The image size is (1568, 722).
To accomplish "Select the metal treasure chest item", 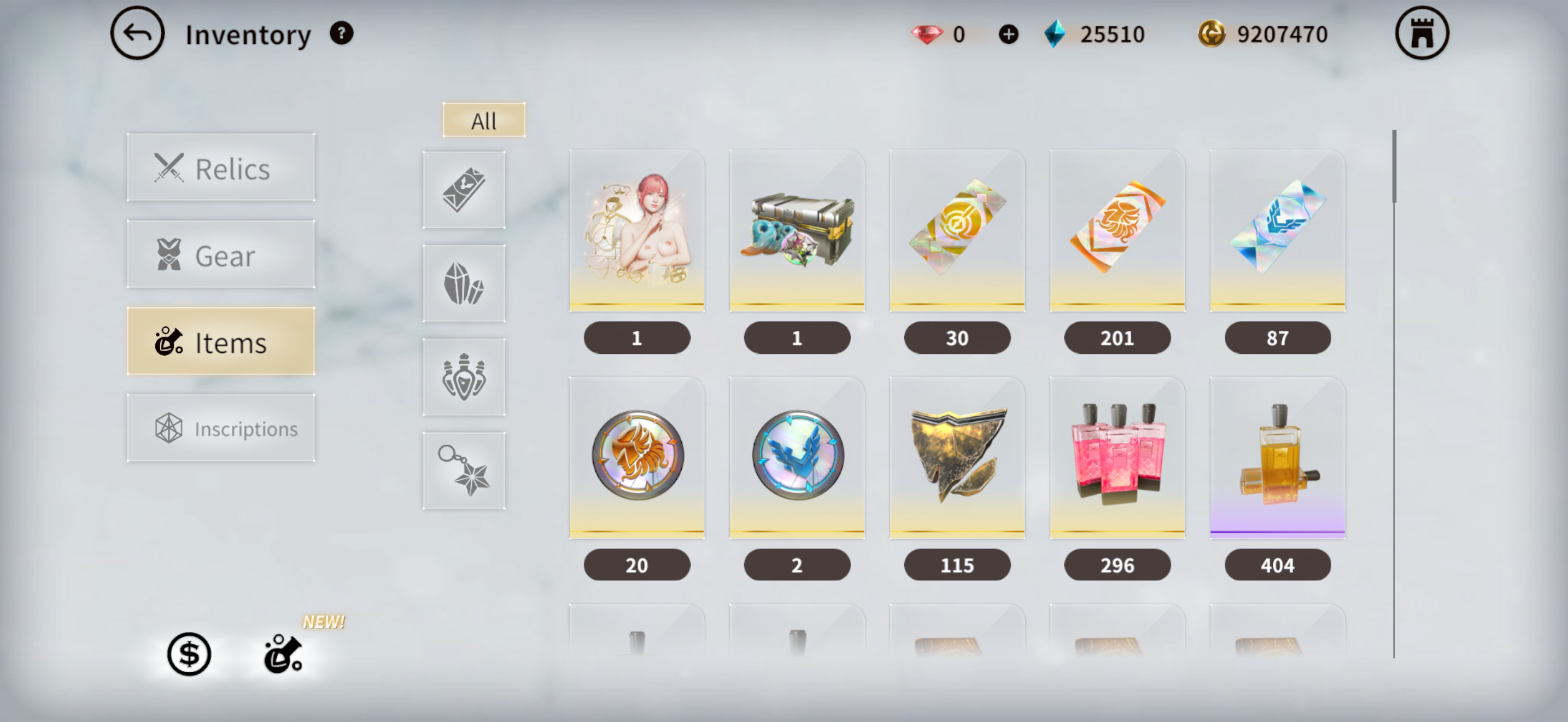I will click(x=797, y=231).
